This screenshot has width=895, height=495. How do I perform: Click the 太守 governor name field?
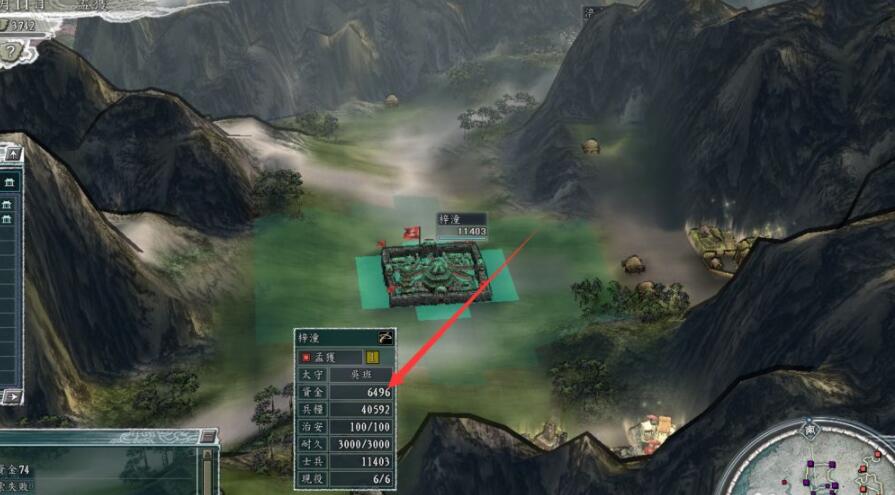[361, 374]
